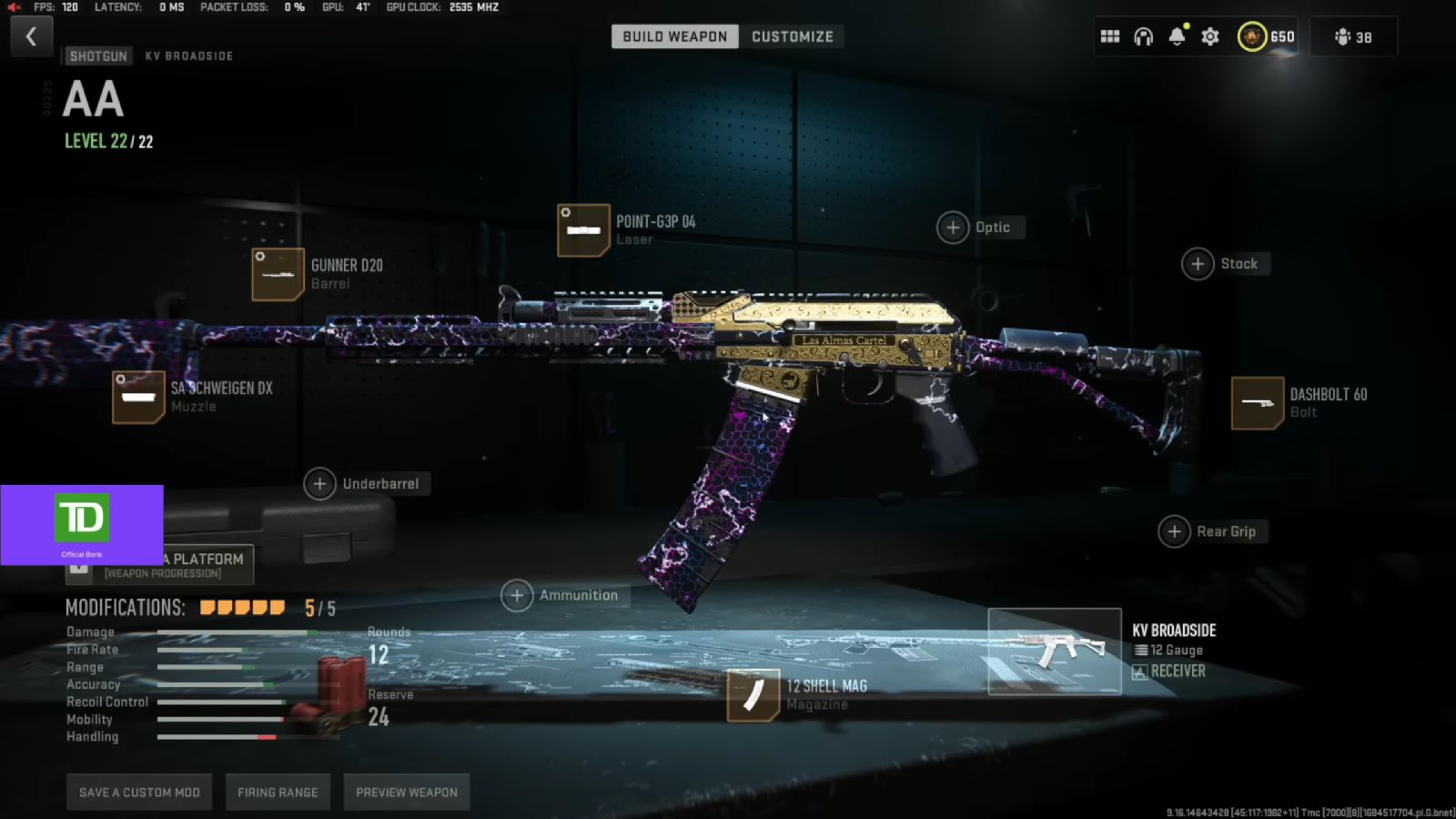Image resolution: width=1456 pixels, height=819 pixels.
Task: Click the Save A Custom Mod button
Action: click(138, 792)
